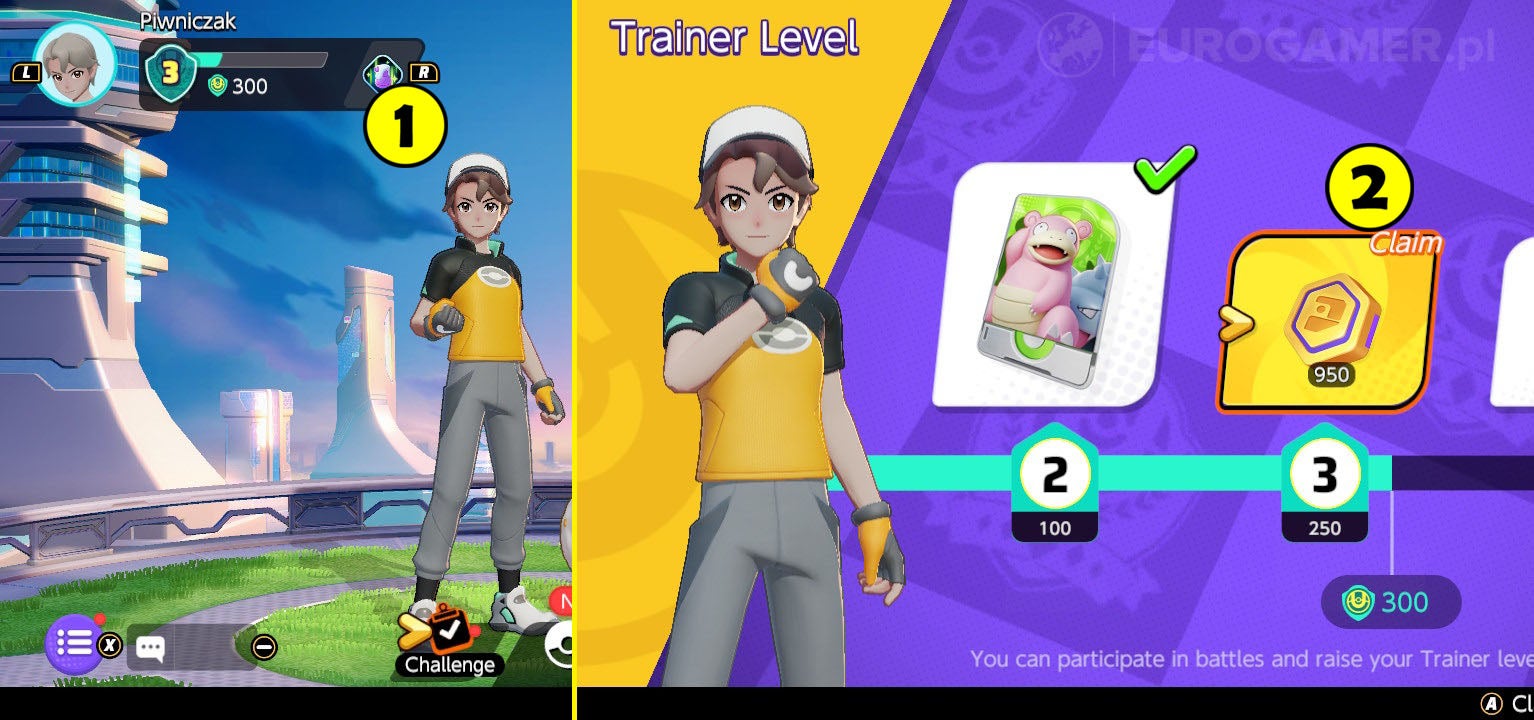Select the minus quick-chat icon

pyautogui.click(x=265, y=647)
